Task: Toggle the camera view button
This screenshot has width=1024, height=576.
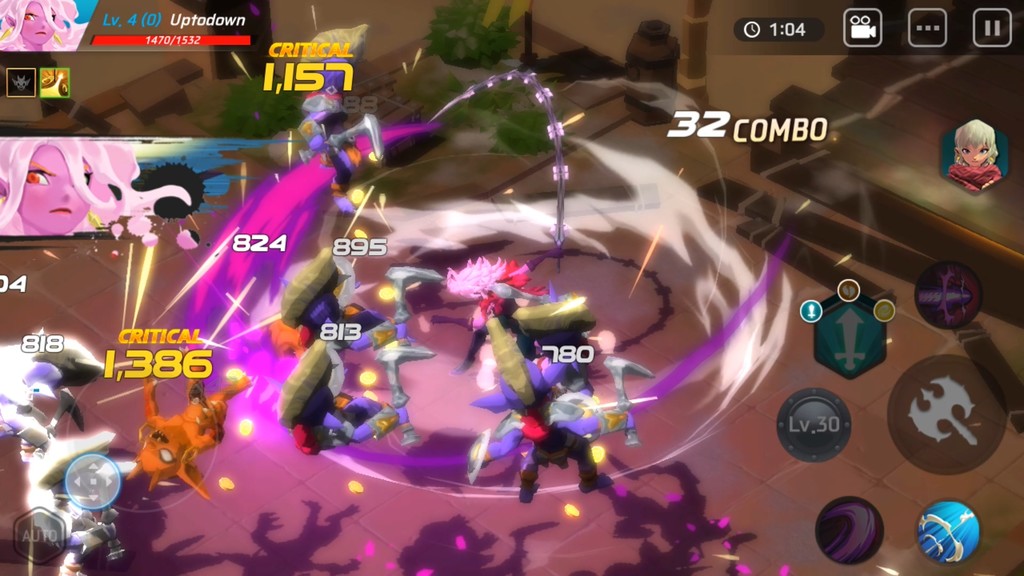Action: pos(861,28)
